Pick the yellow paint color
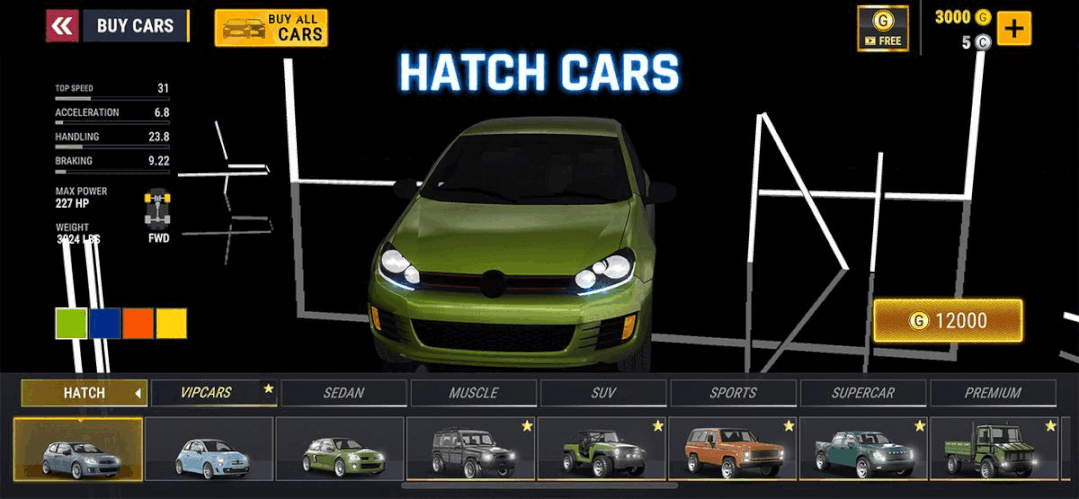 (x=171, y=323)
